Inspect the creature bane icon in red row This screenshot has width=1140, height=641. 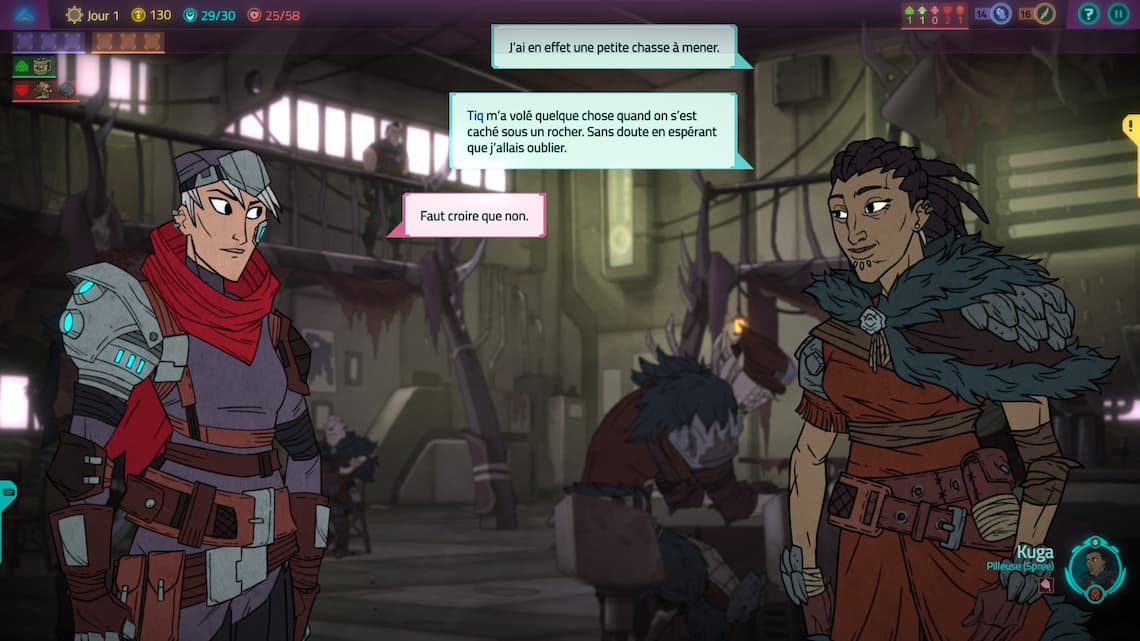(45, 90)
